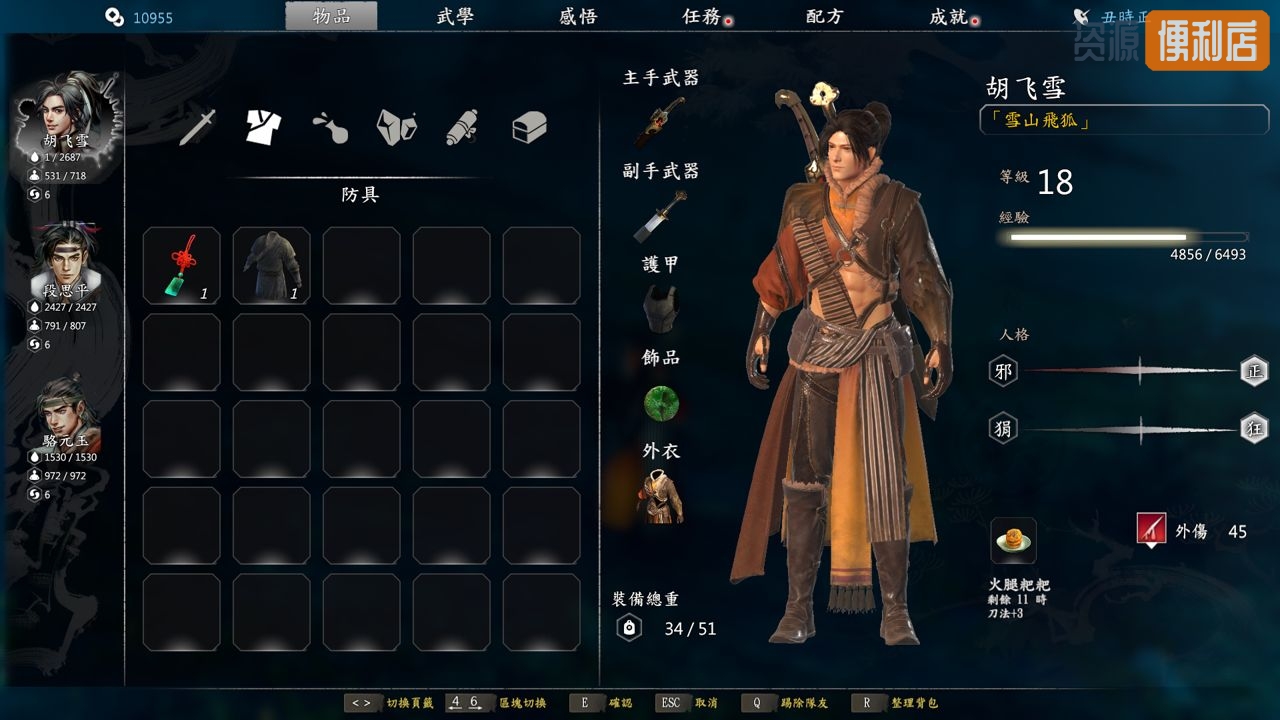Pick the dark robe armor item
Image resolution: width=1280 pixels, height=720 pixels.
(271, 266)
